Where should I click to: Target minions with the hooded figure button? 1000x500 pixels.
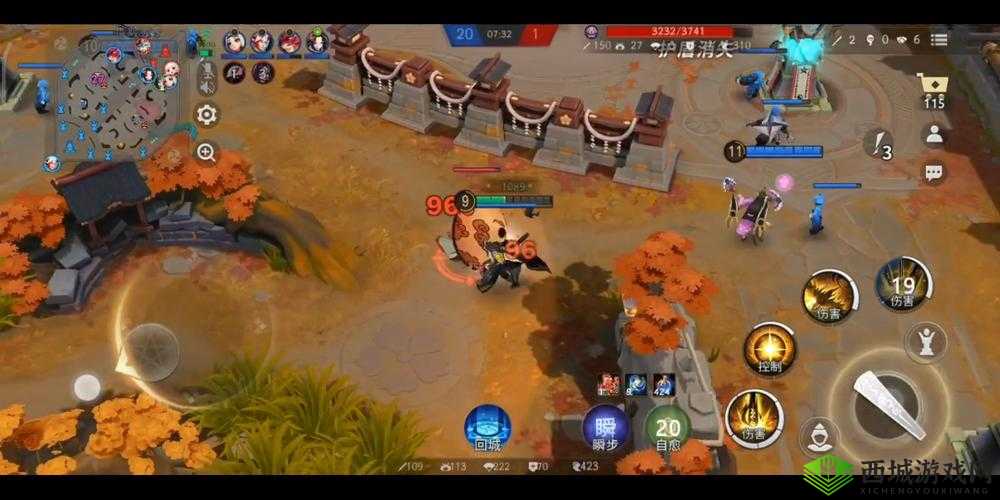tap(820, 436)
